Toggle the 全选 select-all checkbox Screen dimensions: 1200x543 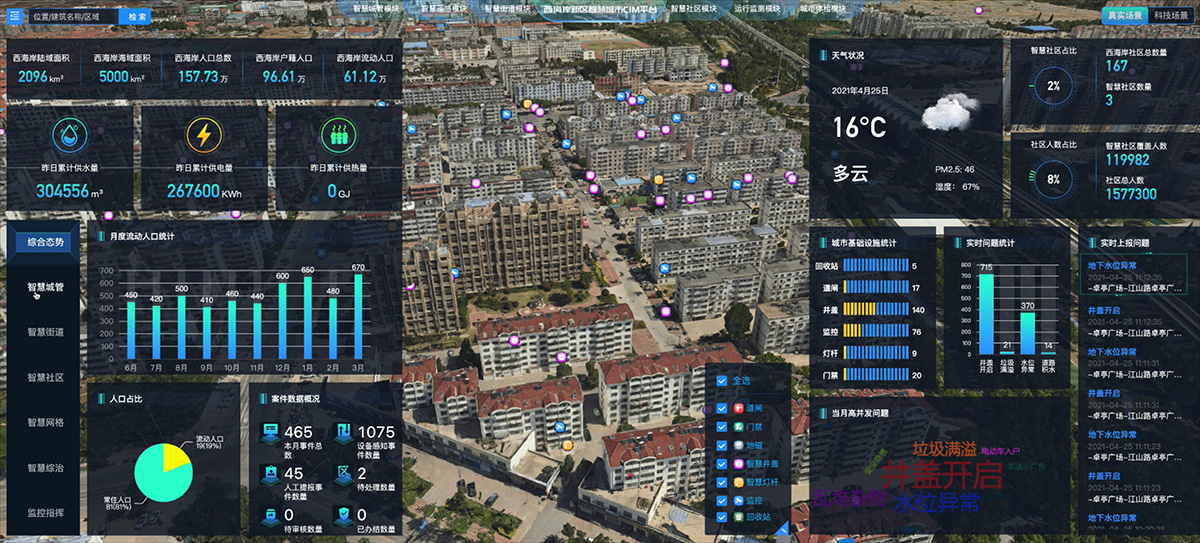[x=723, y=380]
